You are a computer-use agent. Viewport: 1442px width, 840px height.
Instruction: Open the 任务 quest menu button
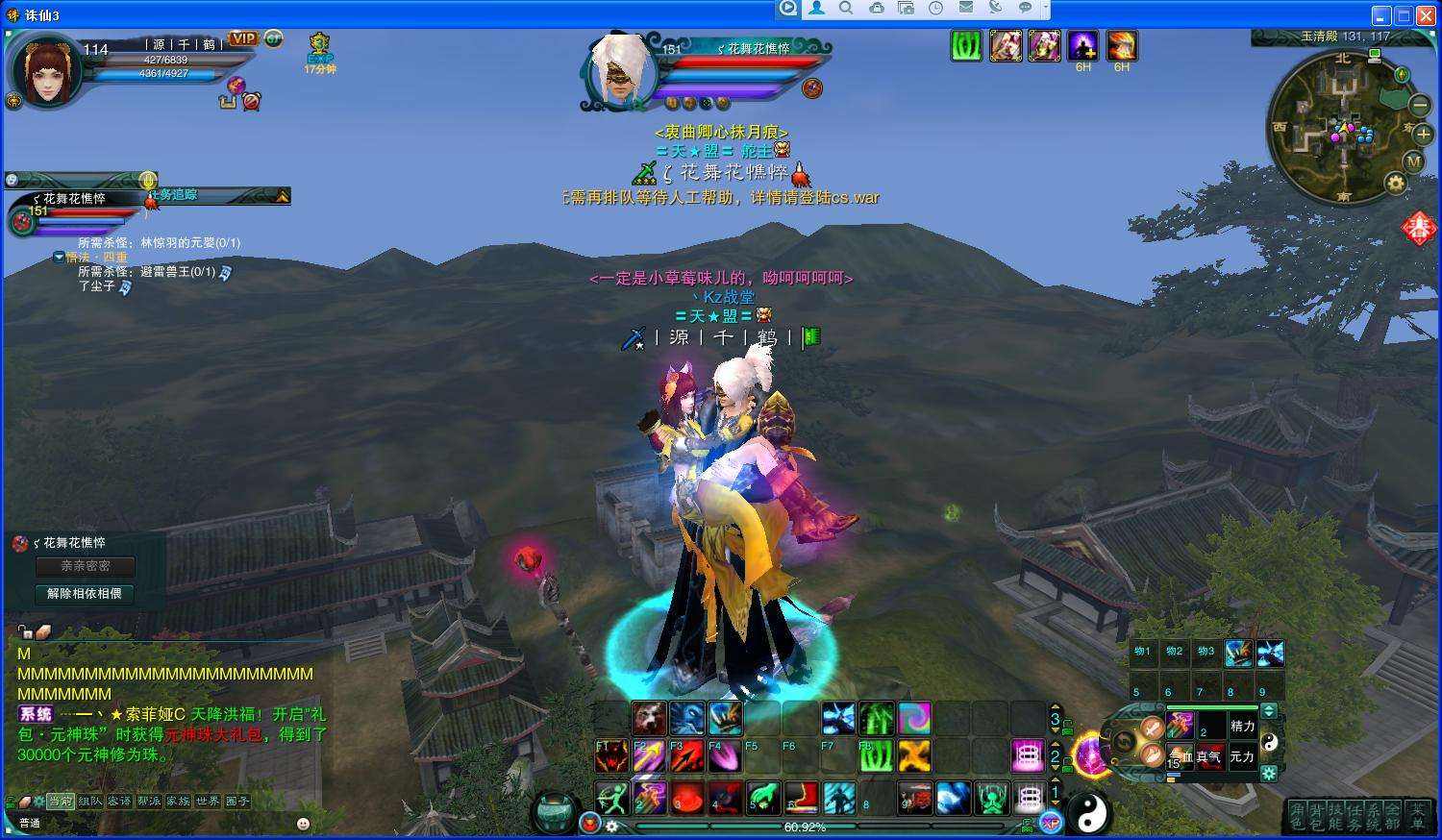[1355, 816]
